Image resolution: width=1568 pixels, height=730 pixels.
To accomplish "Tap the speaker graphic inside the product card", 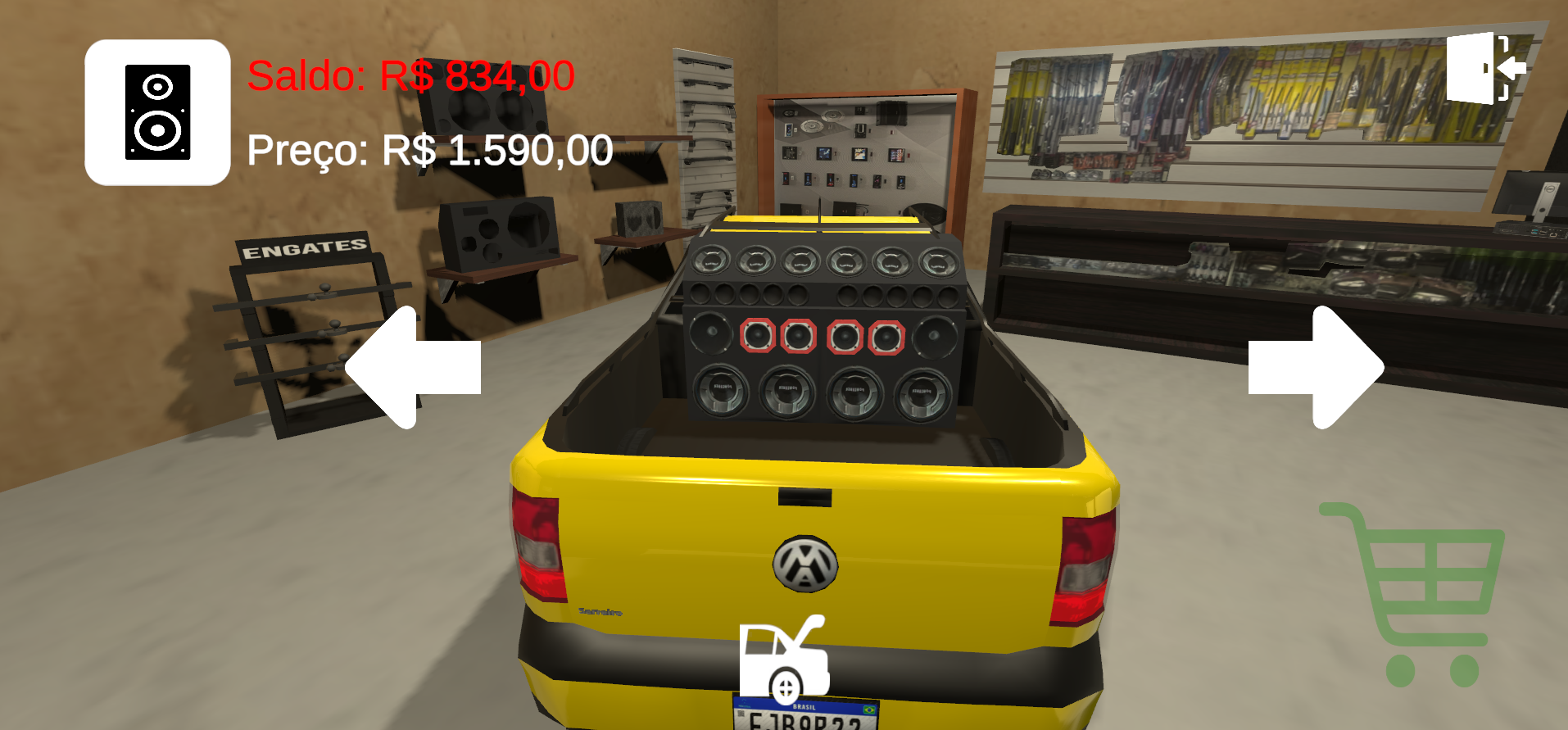I will 157,111.
